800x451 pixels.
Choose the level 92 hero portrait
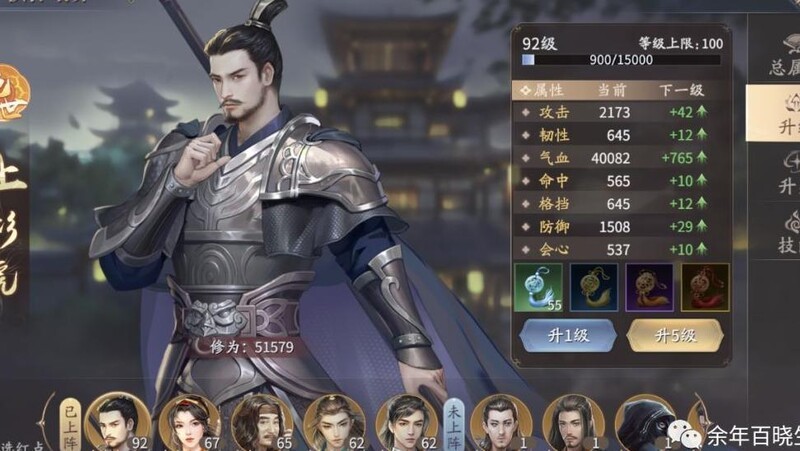(117, 421)
